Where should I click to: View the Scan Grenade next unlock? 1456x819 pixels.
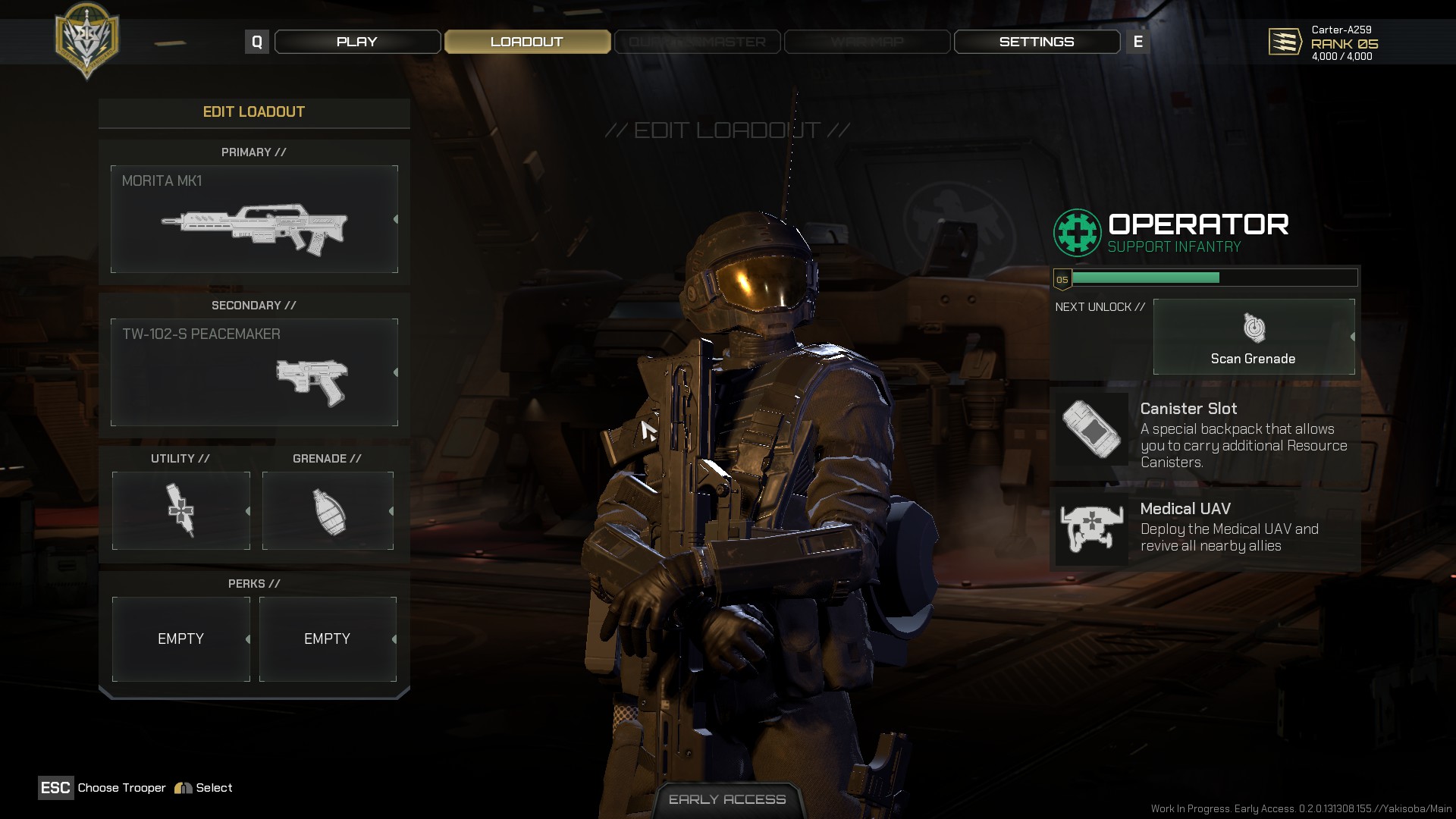1254,337
